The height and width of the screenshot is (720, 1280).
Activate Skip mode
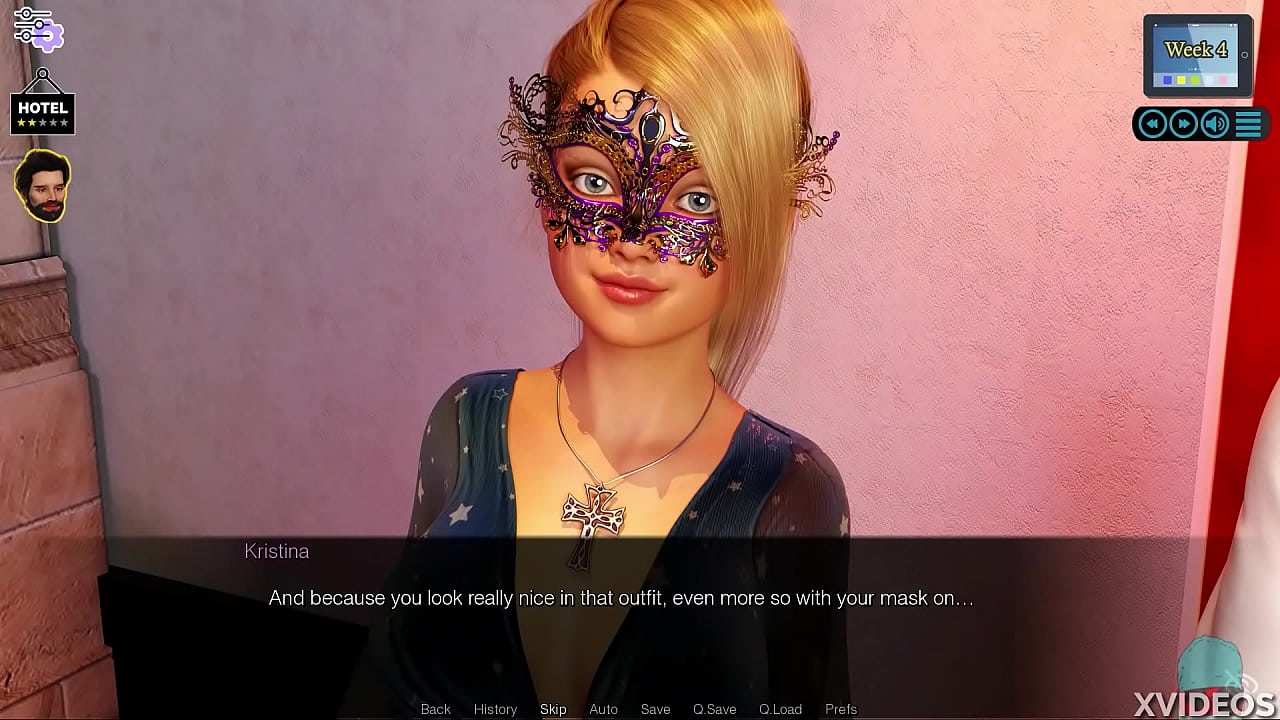[553, 709]
